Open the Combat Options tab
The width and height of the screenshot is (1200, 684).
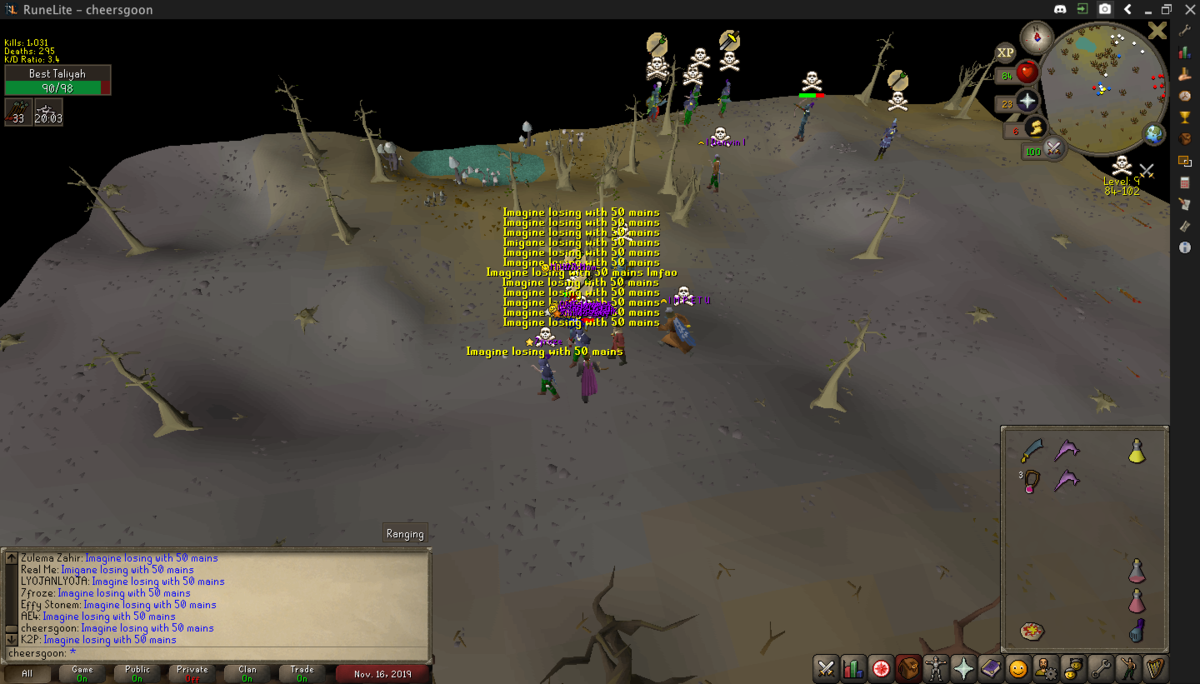pyautogui.click(x=826, y=668)
